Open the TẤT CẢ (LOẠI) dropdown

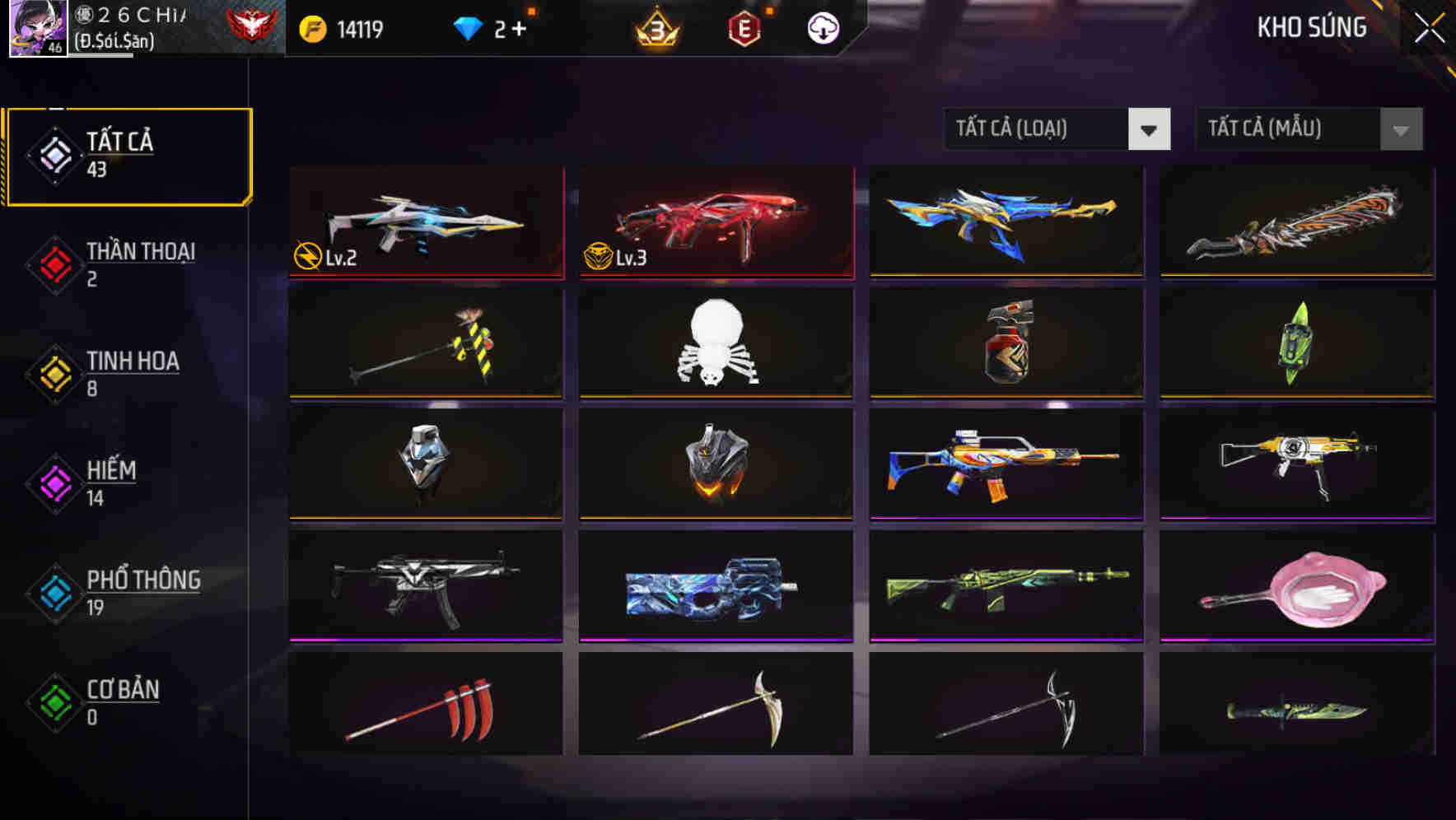1057,129
